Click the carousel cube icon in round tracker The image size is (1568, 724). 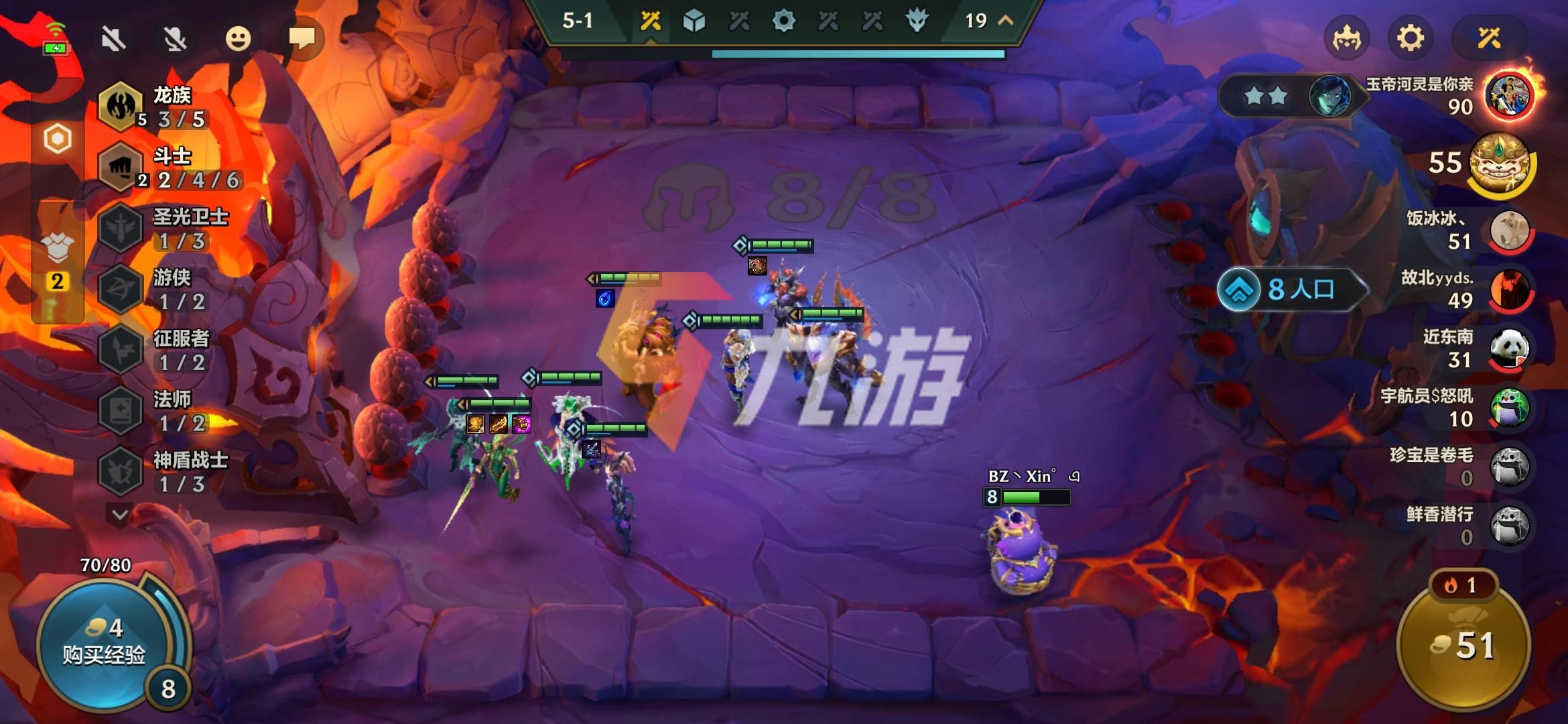pos(694,21)
